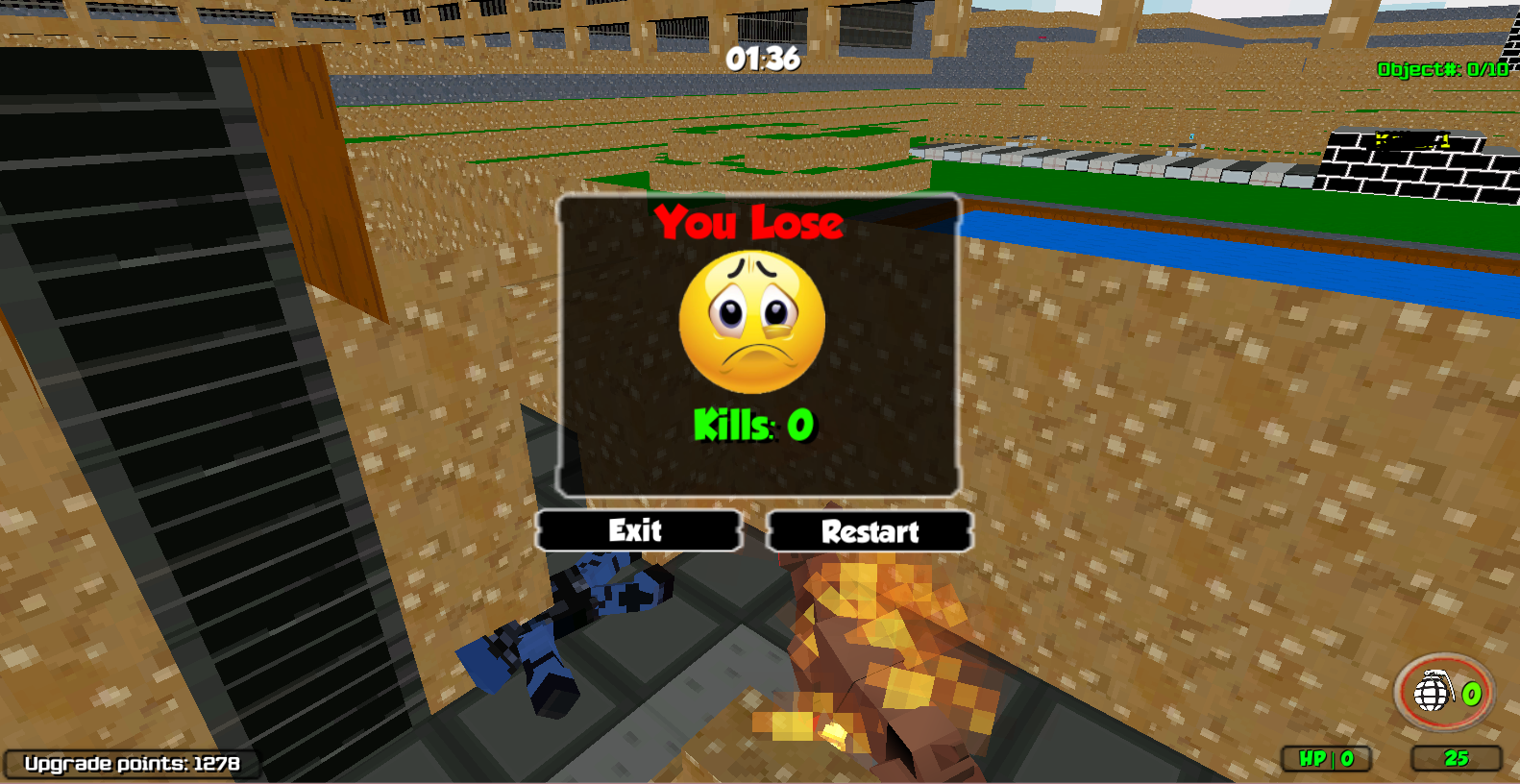Viewport: 1520px width, 784px height.
Task: Click the green zero next to Kills
Action: point(799,423)
